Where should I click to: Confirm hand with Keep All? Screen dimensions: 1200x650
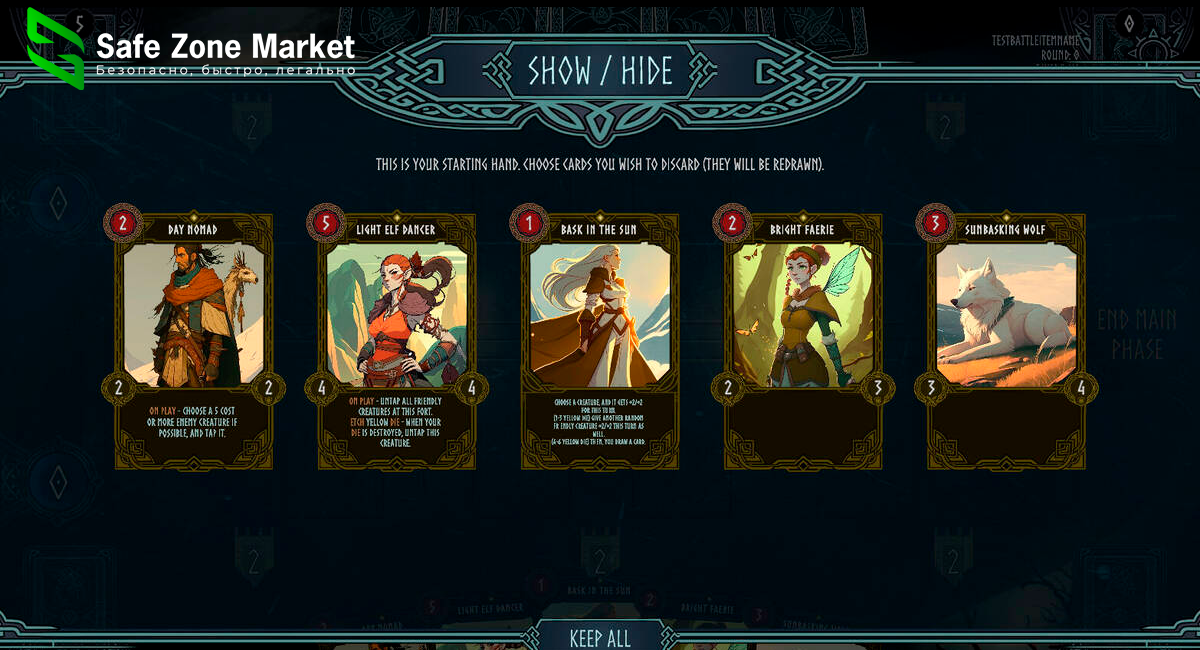(600, 637)
